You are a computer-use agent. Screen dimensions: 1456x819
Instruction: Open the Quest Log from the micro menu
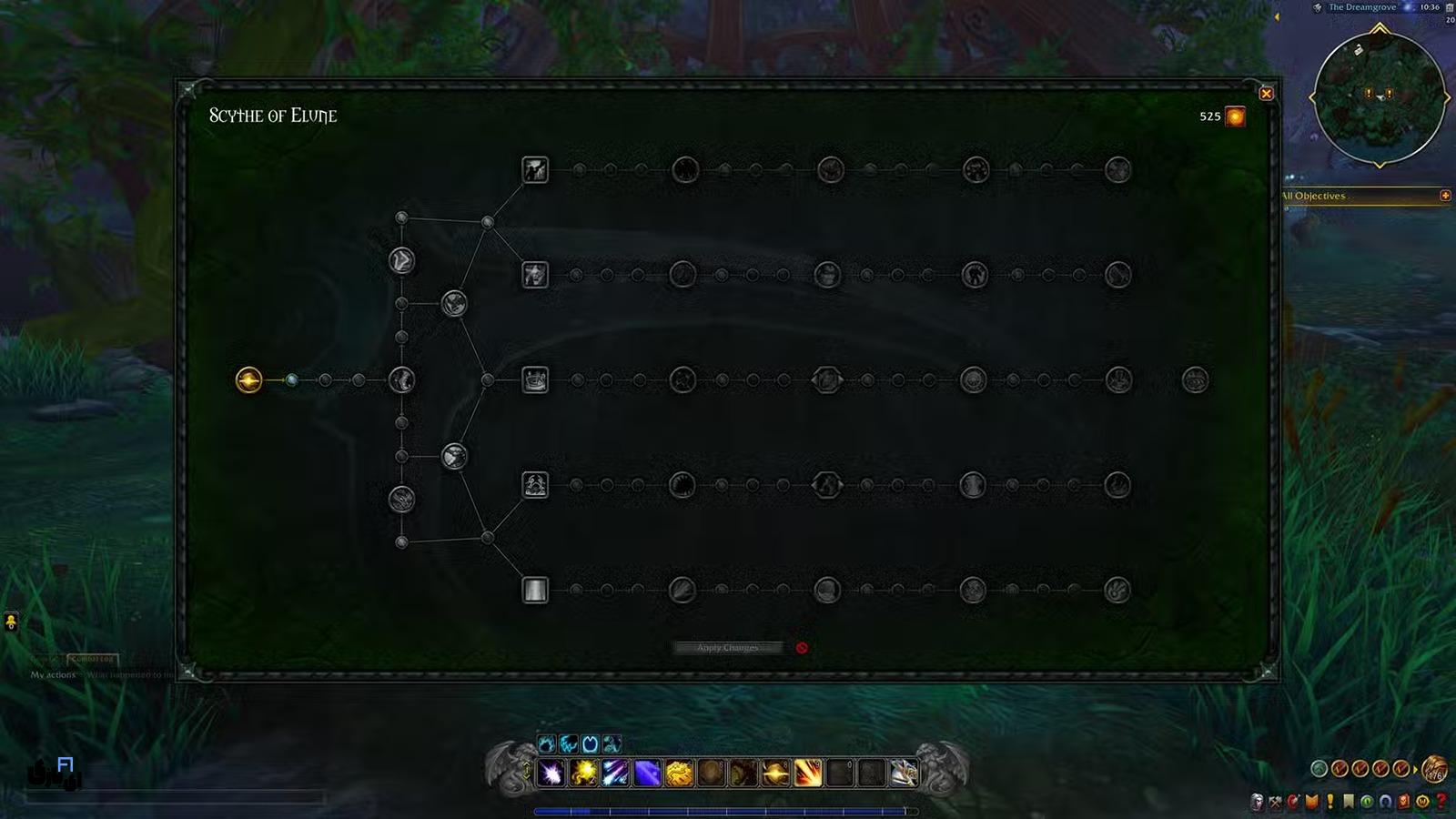pos(1326,799)
